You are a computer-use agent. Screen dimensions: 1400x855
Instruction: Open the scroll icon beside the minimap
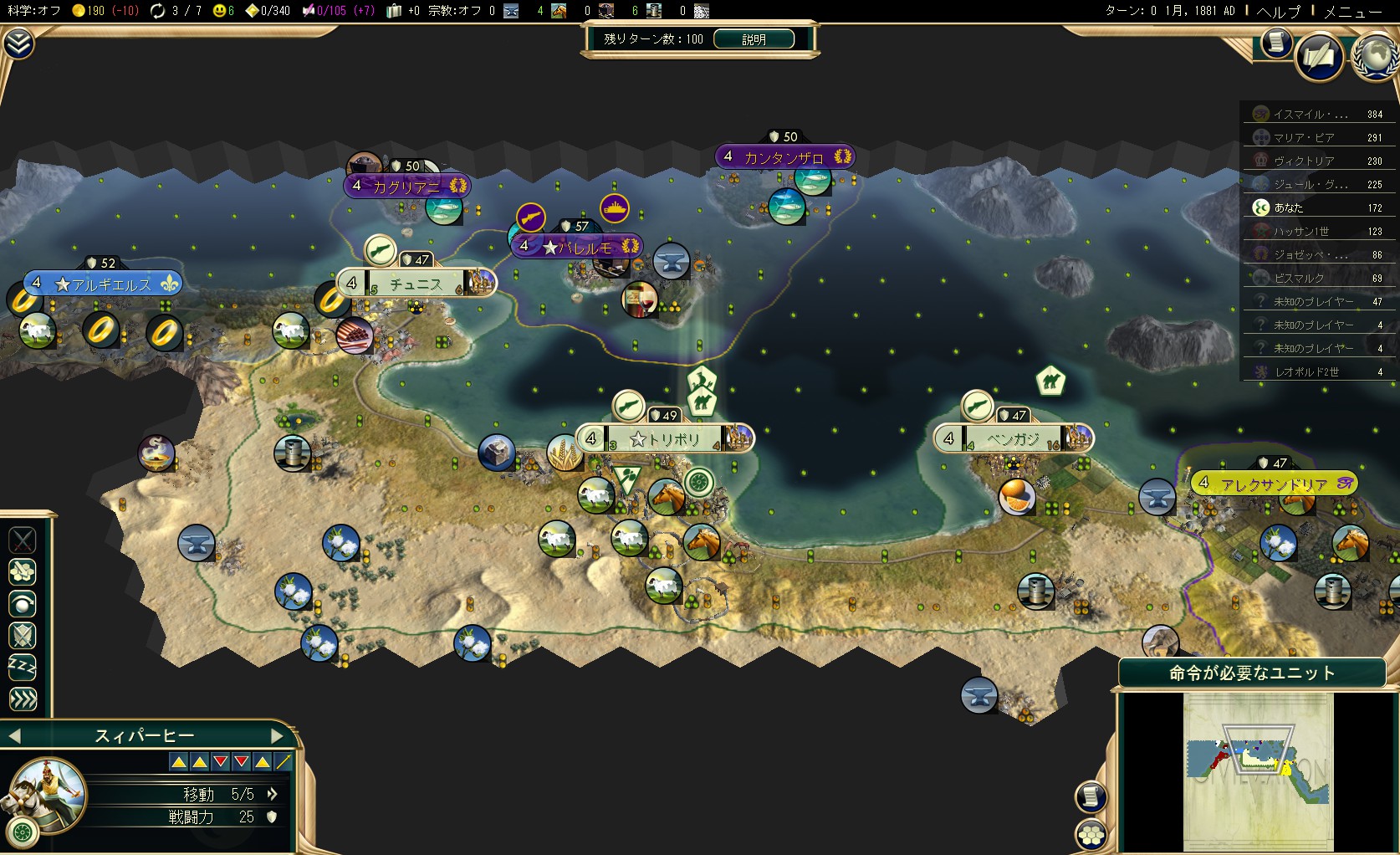1091,797
